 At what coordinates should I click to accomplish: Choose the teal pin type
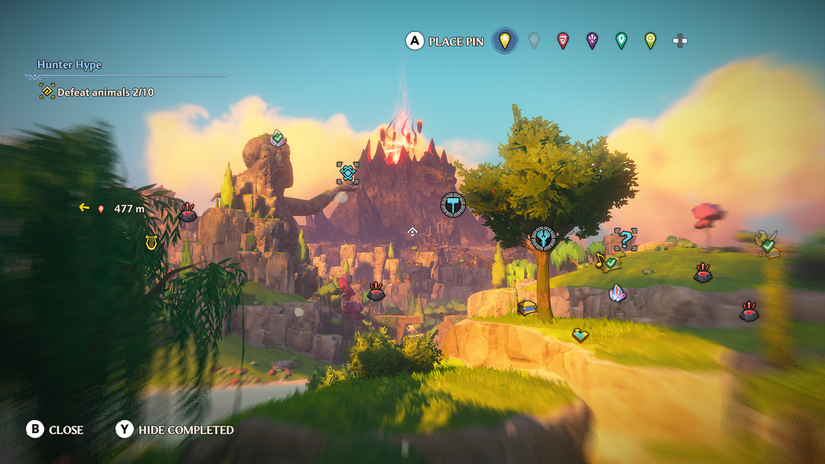point(621,41)
